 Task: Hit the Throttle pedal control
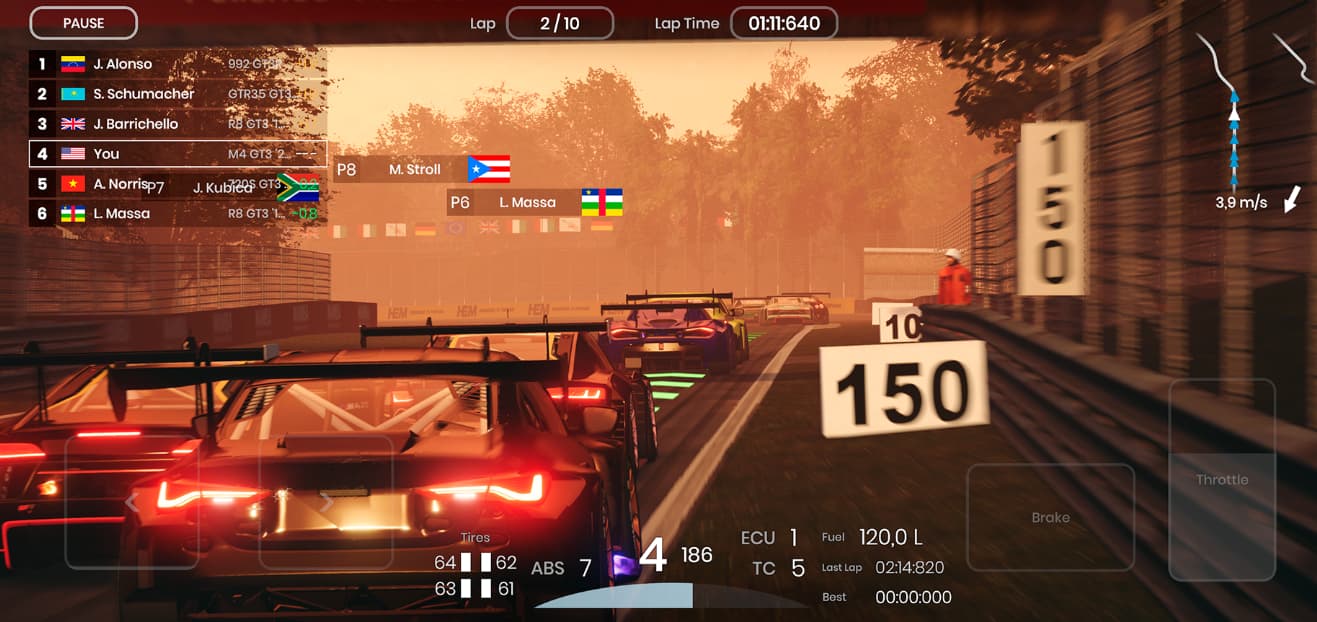pyautogui.click(x=1222, y=480)
